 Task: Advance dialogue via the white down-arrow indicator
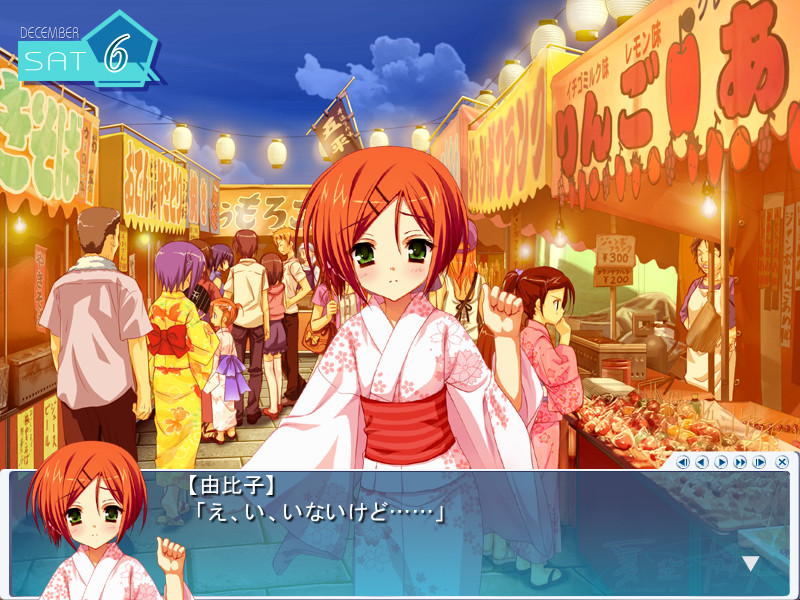[750, 564]
